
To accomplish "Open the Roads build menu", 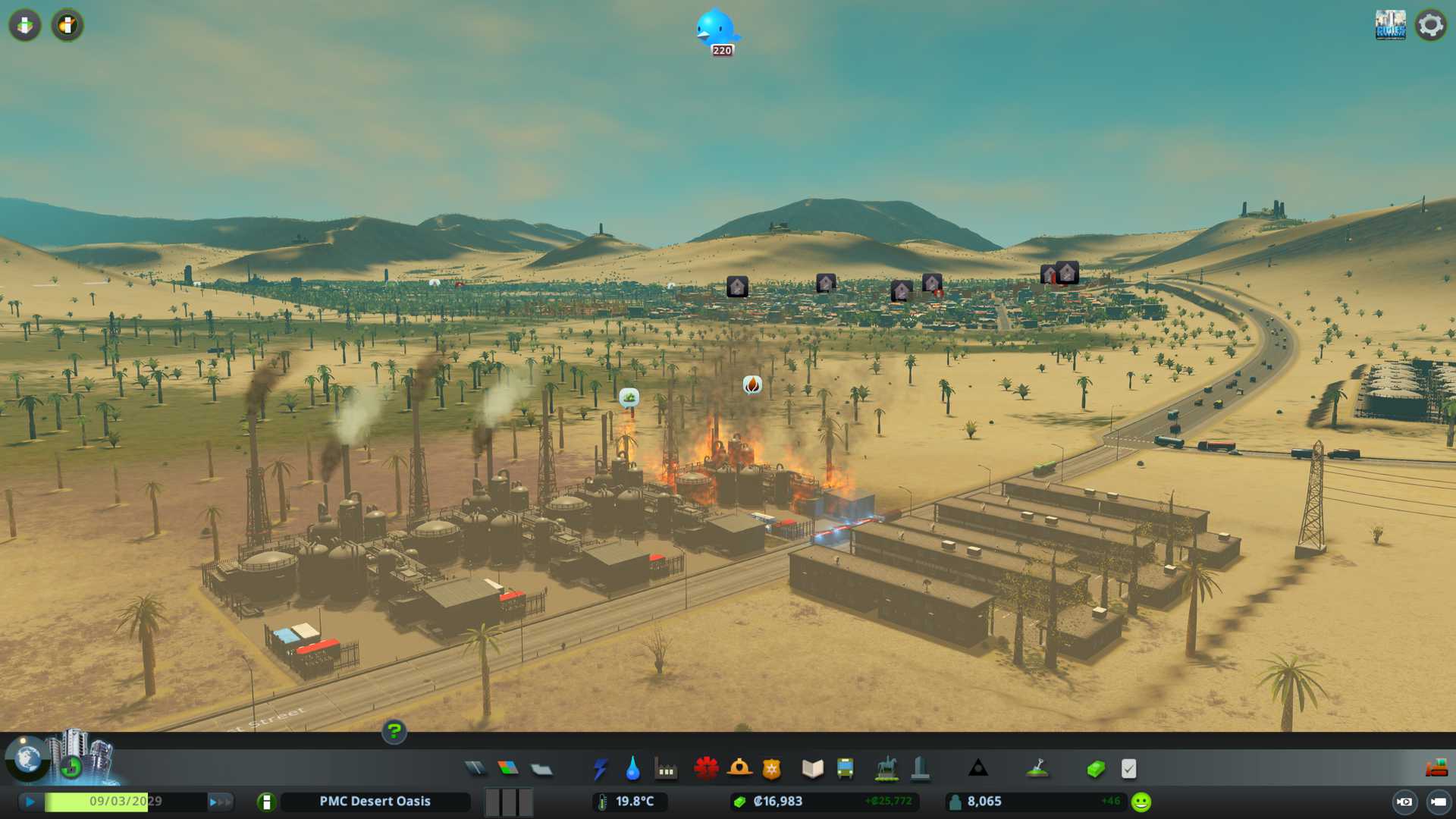I will click(475, 769).
